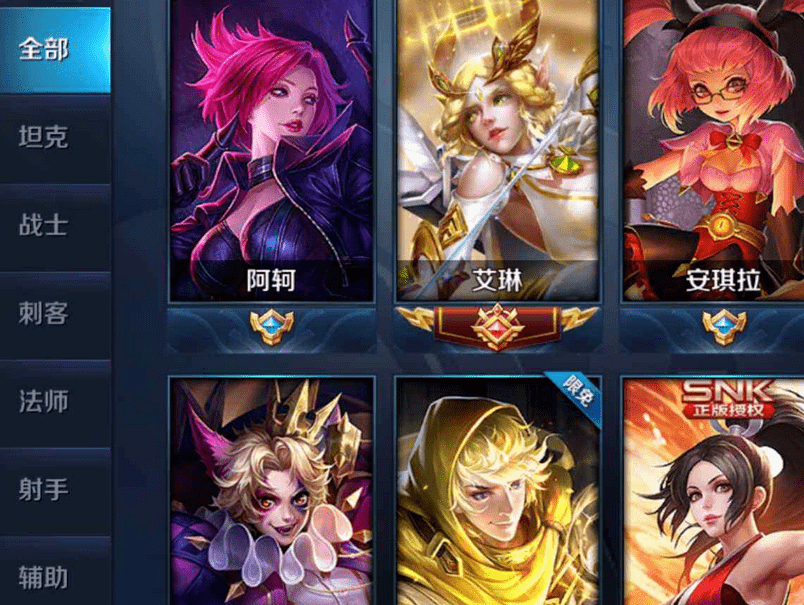804x605 pixels.
Task: Switch to the 辅助 (Support) tab
Action: 45,577
